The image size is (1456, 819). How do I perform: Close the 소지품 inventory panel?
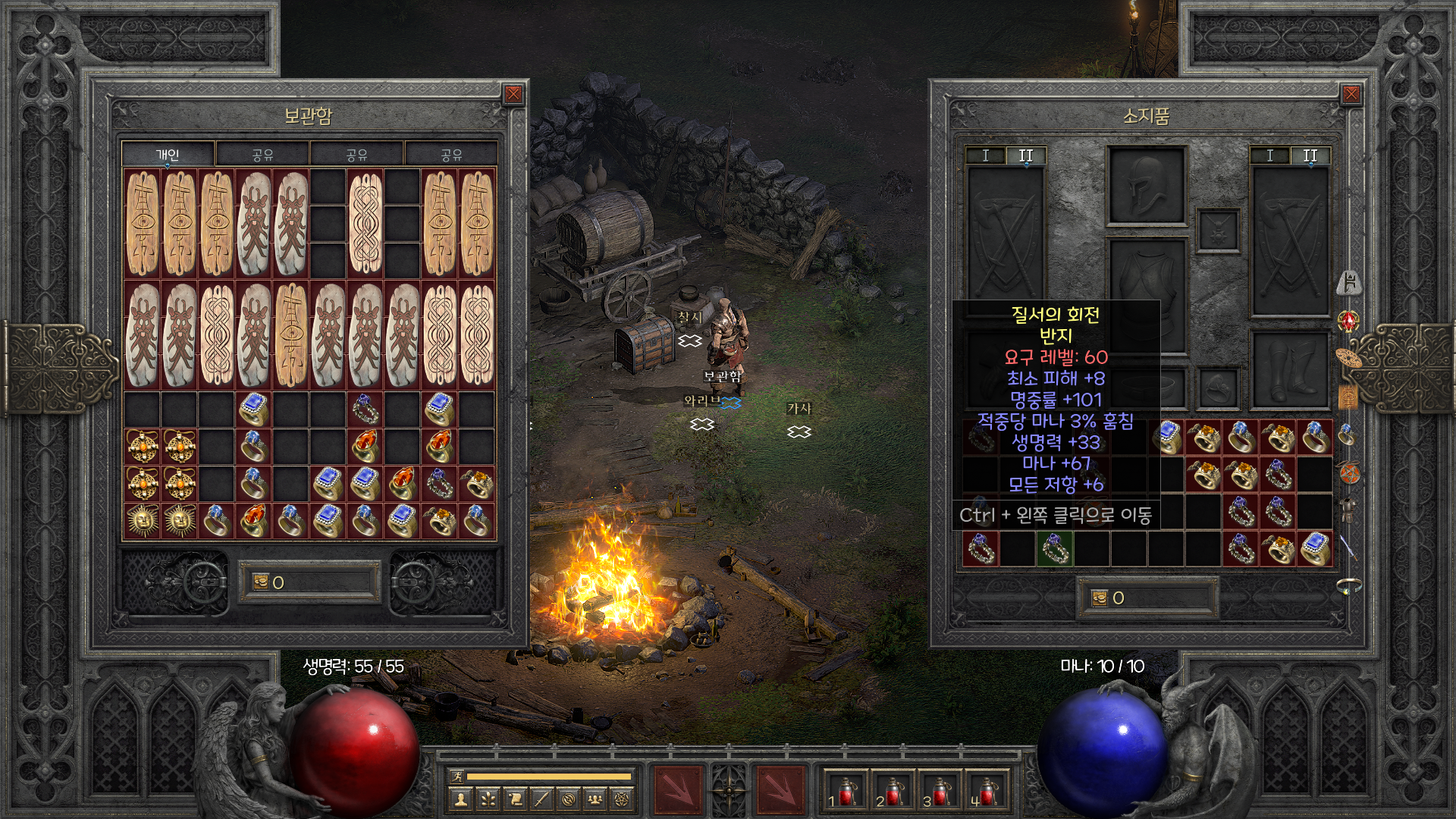tap(1351, 94)
